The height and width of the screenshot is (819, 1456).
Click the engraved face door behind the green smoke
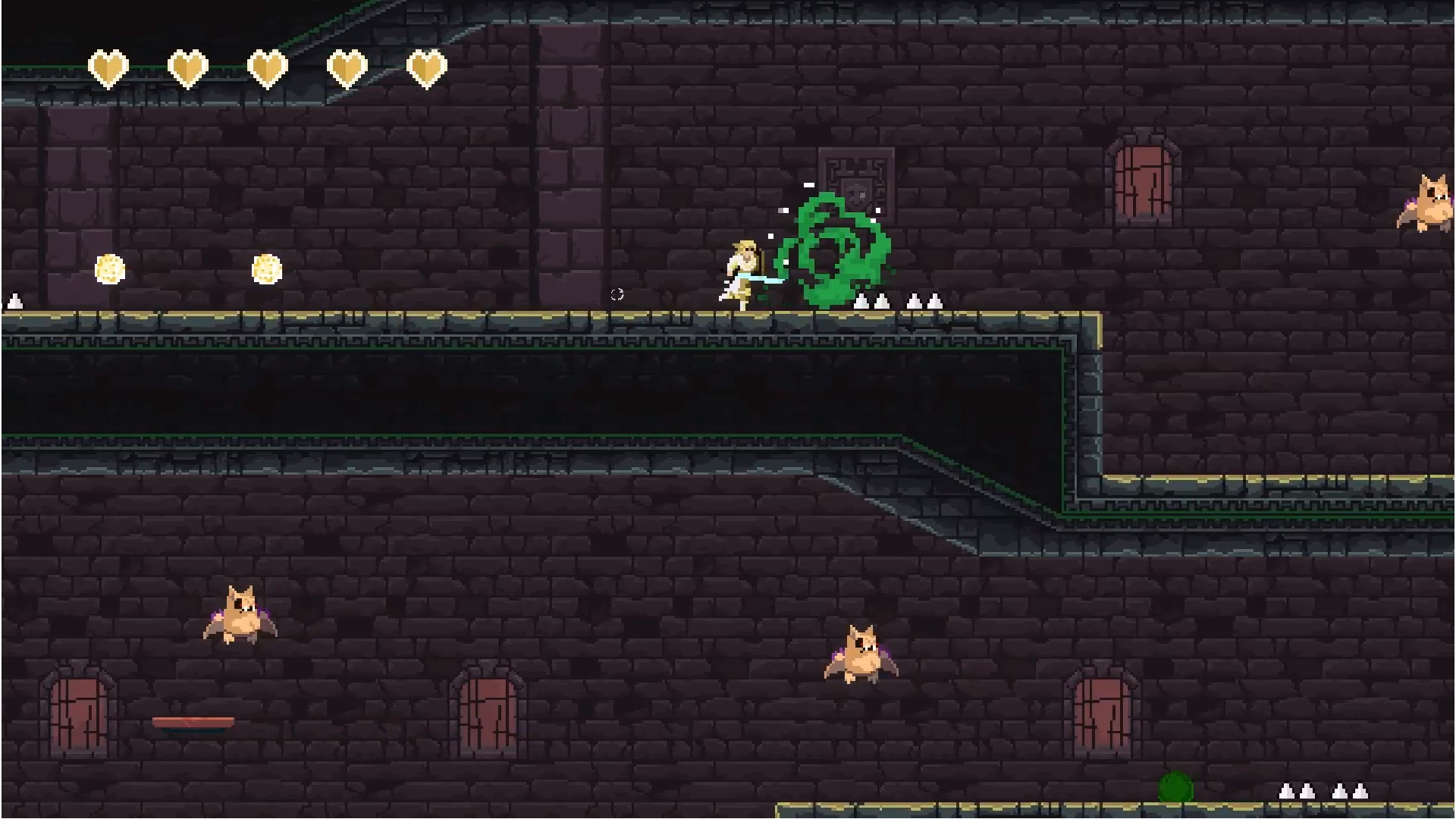point(858,182)
